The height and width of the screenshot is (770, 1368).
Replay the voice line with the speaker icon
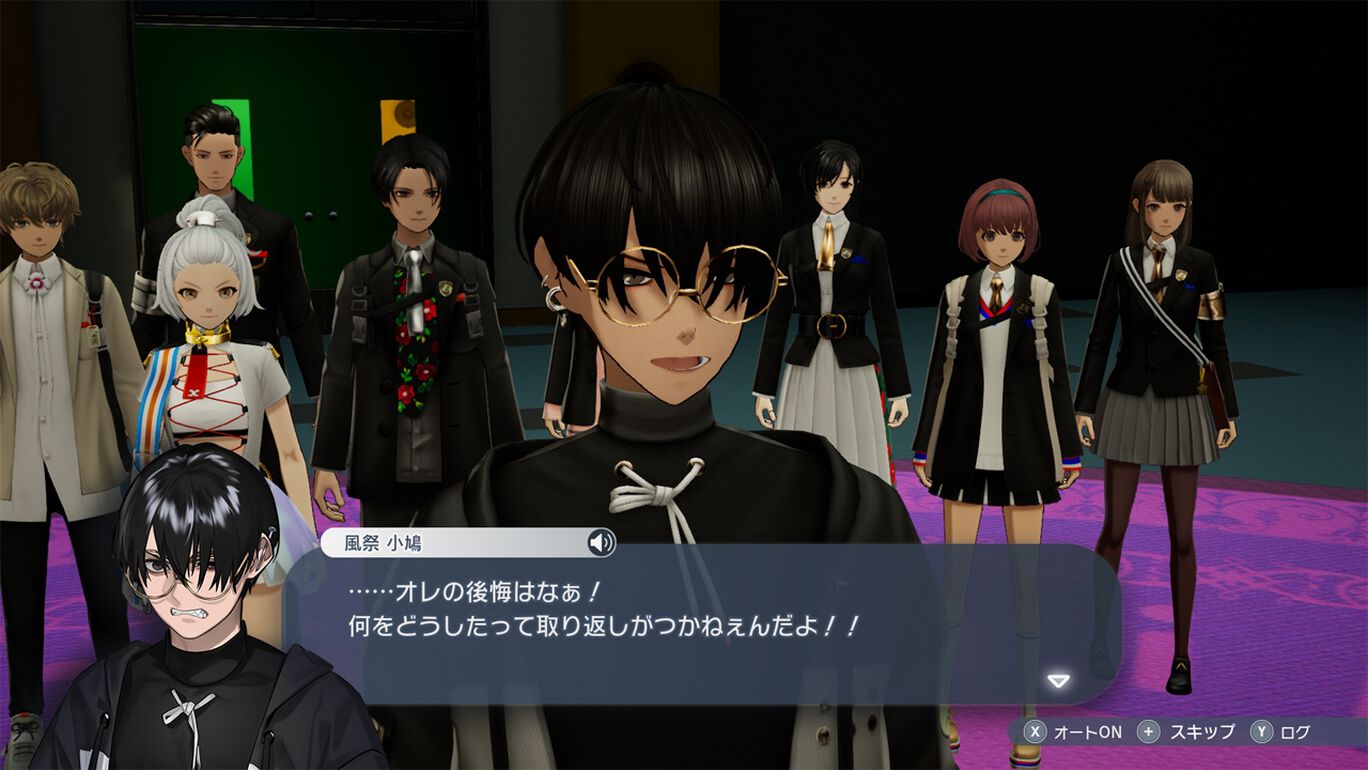click(600, 543)
